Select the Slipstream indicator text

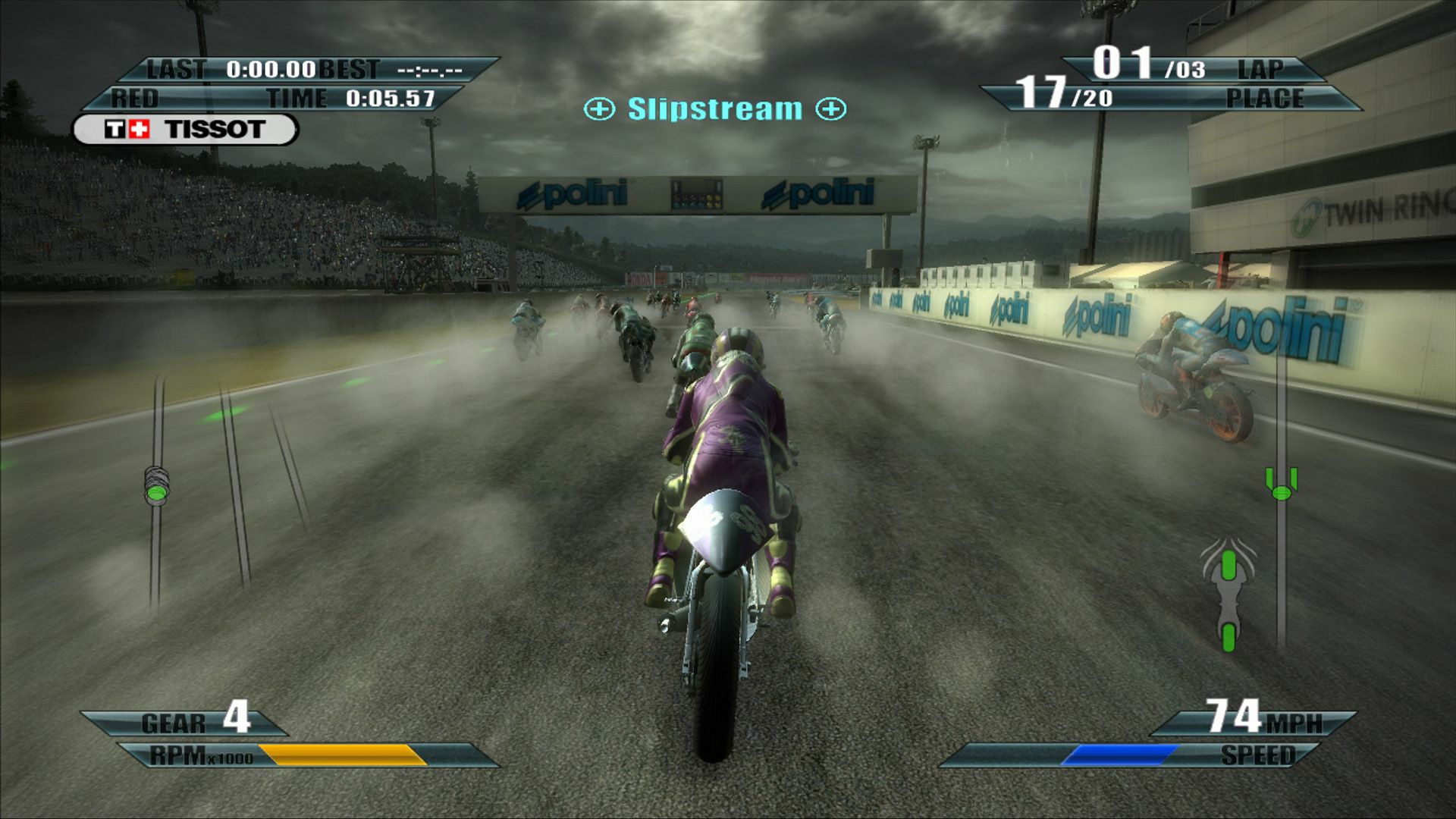(x=714, y=108)
